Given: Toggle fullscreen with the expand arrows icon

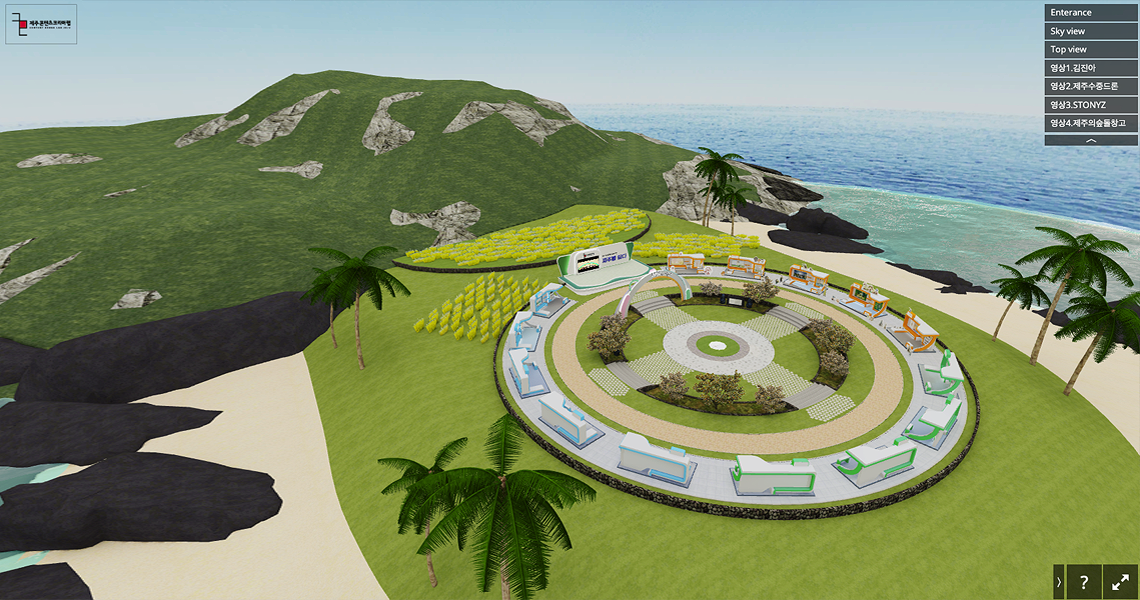Looking at the screenshot, I should [x=1121, y=581].
